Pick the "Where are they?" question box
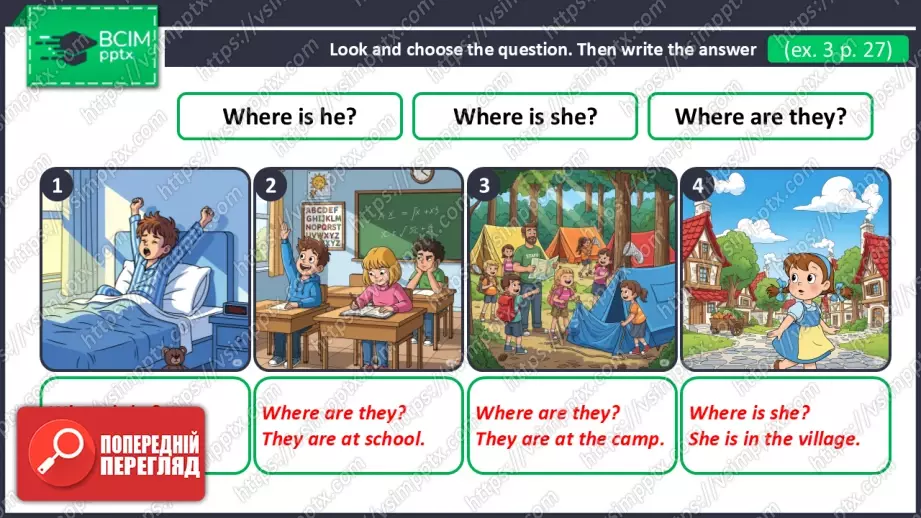Viewport: 921px width, 518px height. click(760, 116)
